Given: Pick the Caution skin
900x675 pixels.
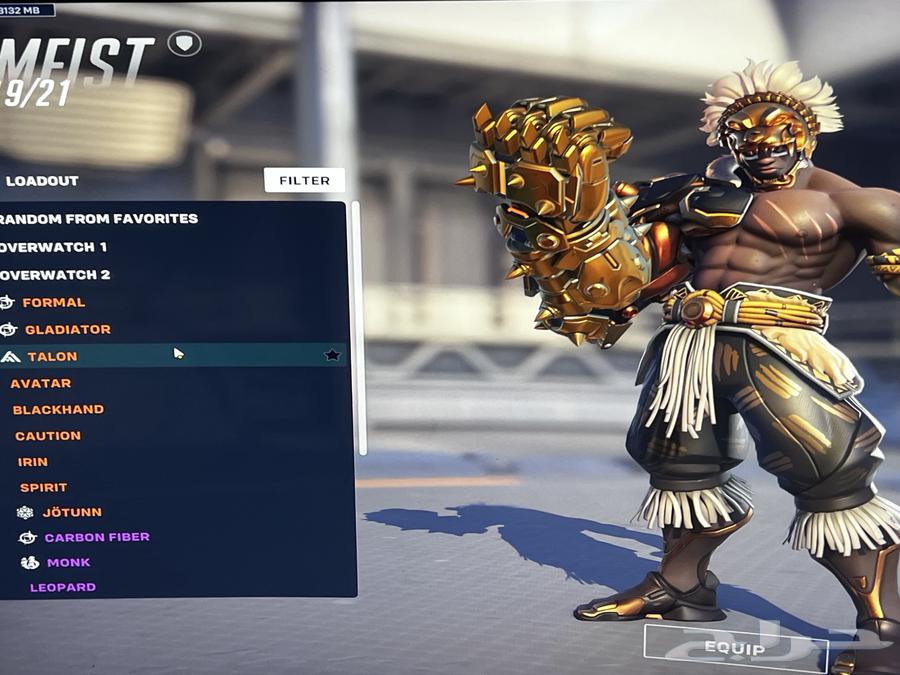Looking at the screenshot, I should [x=48, y=436].
